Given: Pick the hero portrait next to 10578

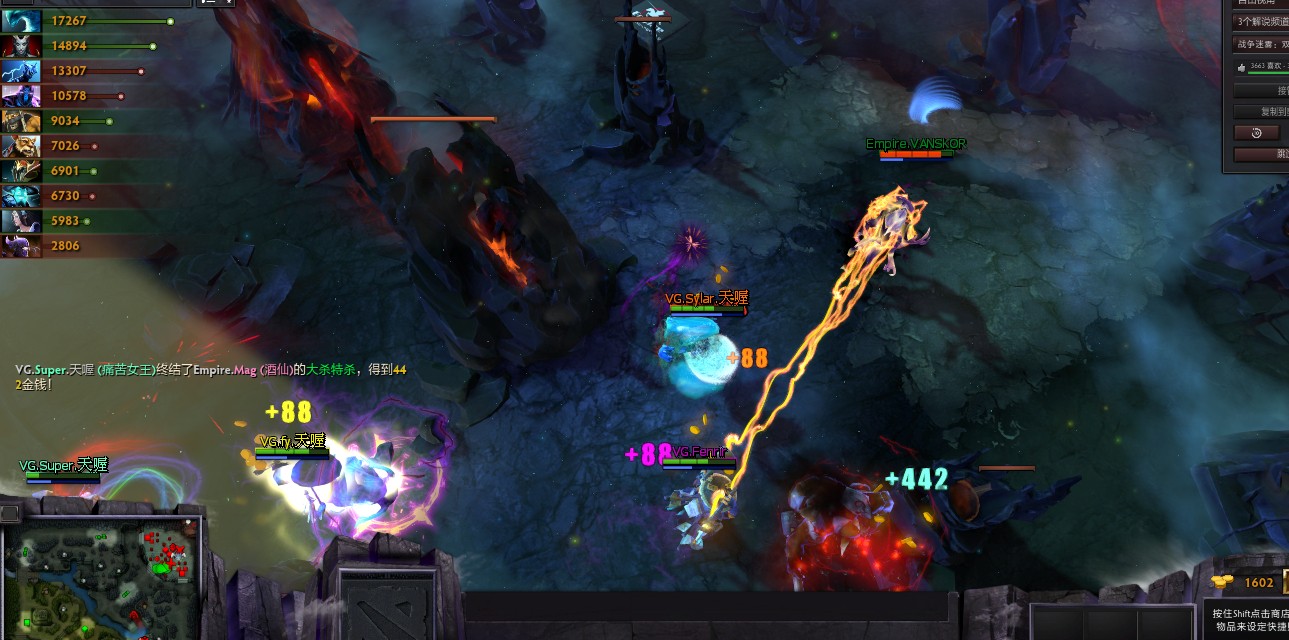Looking at the screenshot, I should [21, 96].
